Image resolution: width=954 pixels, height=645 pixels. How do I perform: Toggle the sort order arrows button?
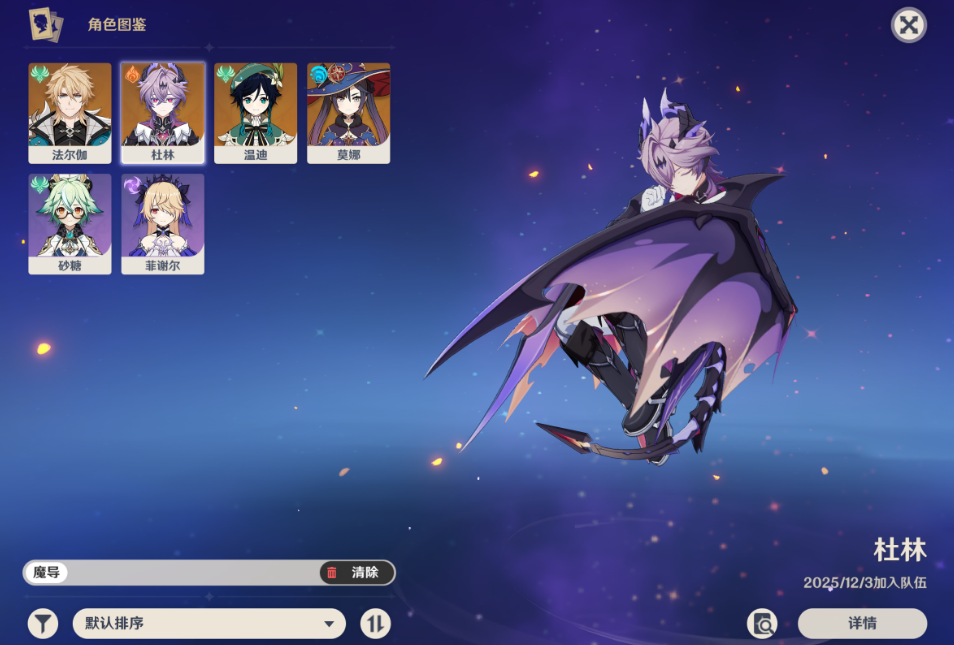375,624
